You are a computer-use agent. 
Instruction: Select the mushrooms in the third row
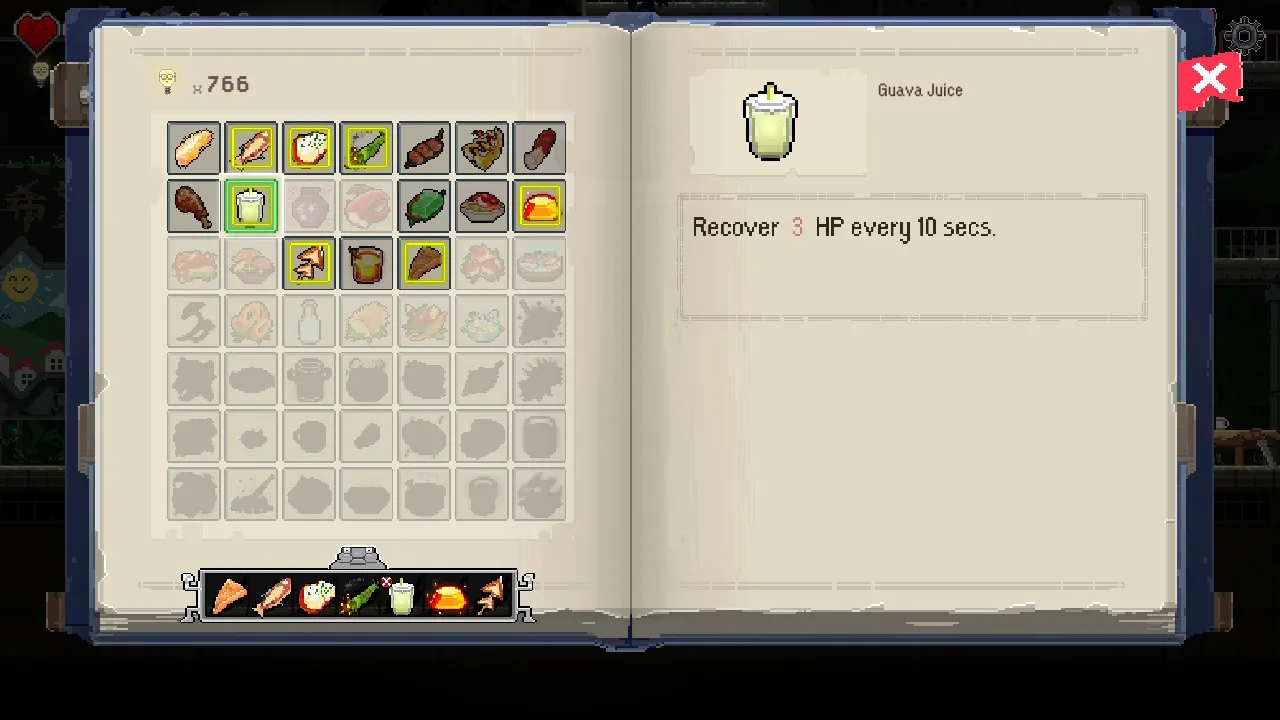[x=308, y=263]
